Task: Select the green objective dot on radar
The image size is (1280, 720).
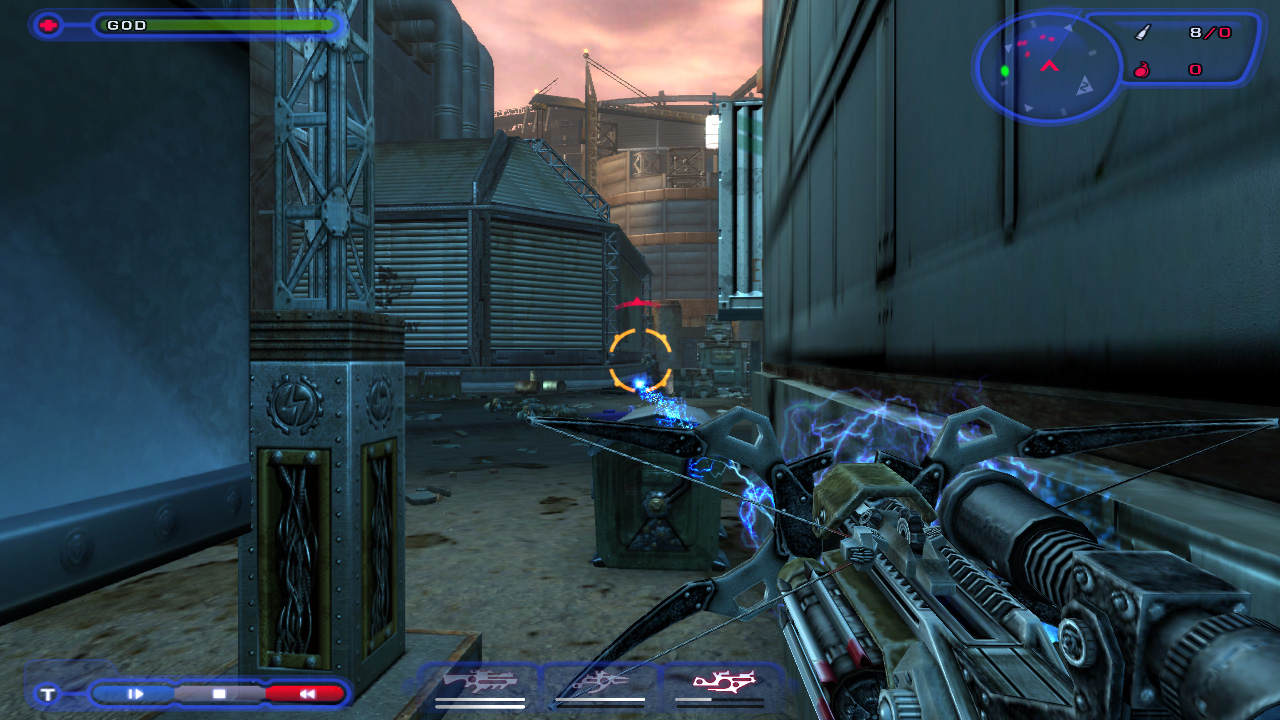Action: pyautogui.click(x=1005, y=71)
